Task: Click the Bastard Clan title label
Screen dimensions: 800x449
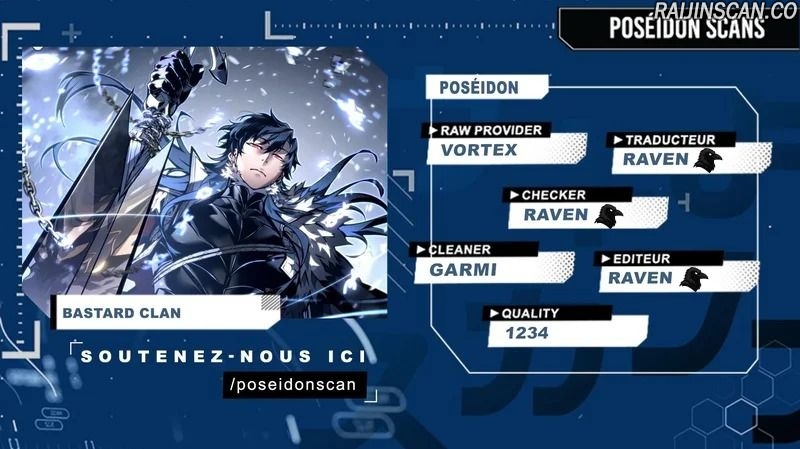Action: (x=122, y=312)
